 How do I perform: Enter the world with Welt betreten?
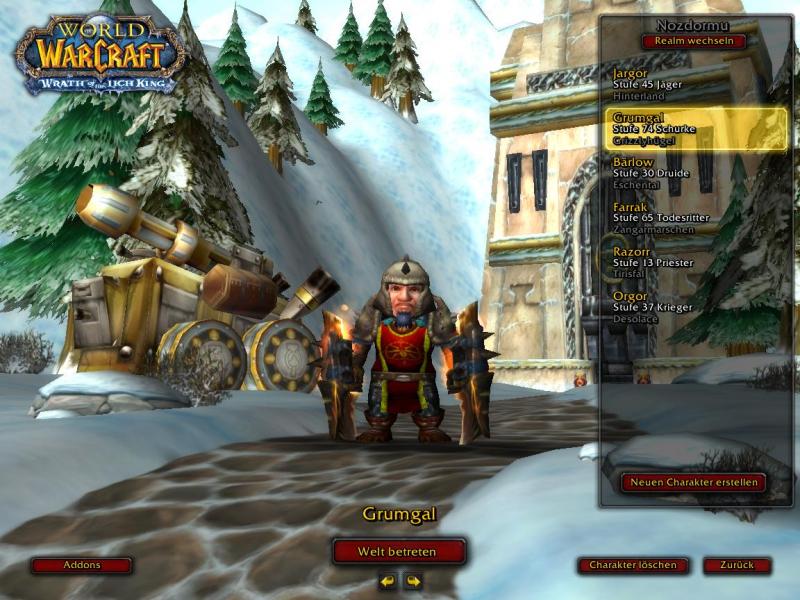click(399, 551)
